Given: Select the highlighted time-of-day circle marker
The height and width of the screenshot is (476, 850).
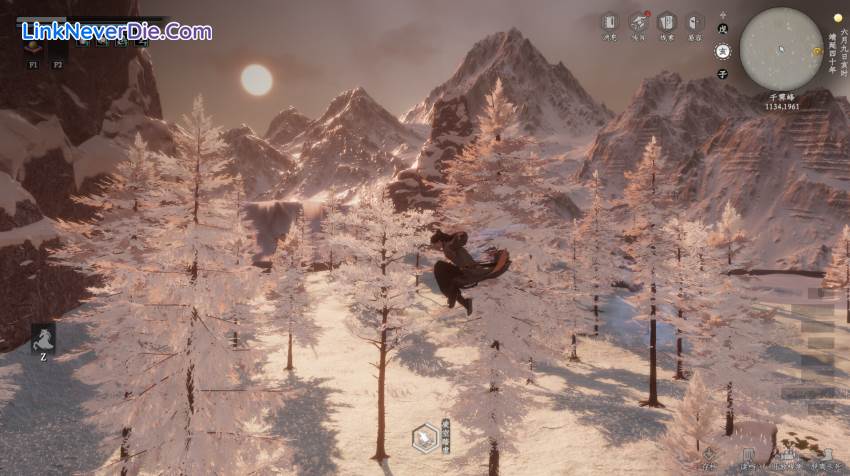Looking at the screenshot, I should pos(723,51).
